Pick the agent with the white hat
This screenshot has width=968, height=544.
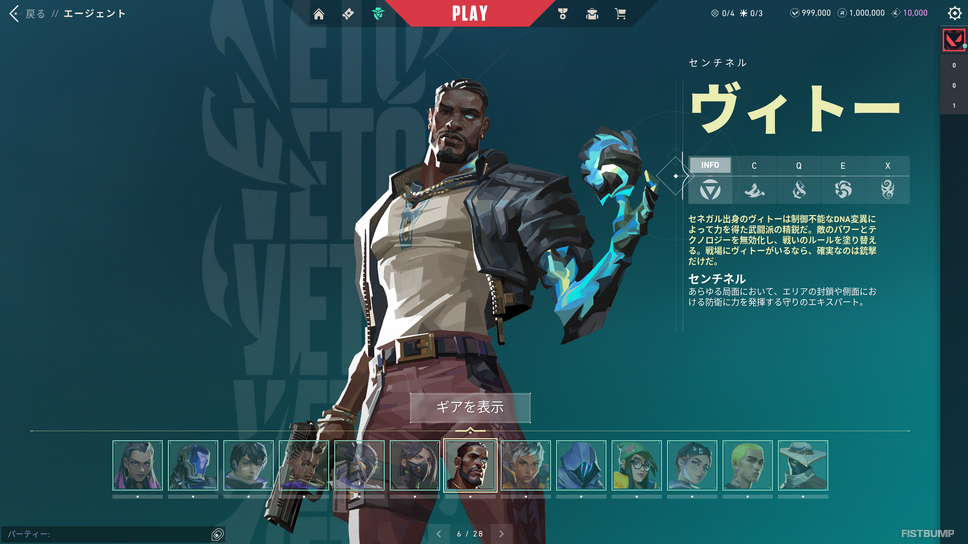click(803, 465)
